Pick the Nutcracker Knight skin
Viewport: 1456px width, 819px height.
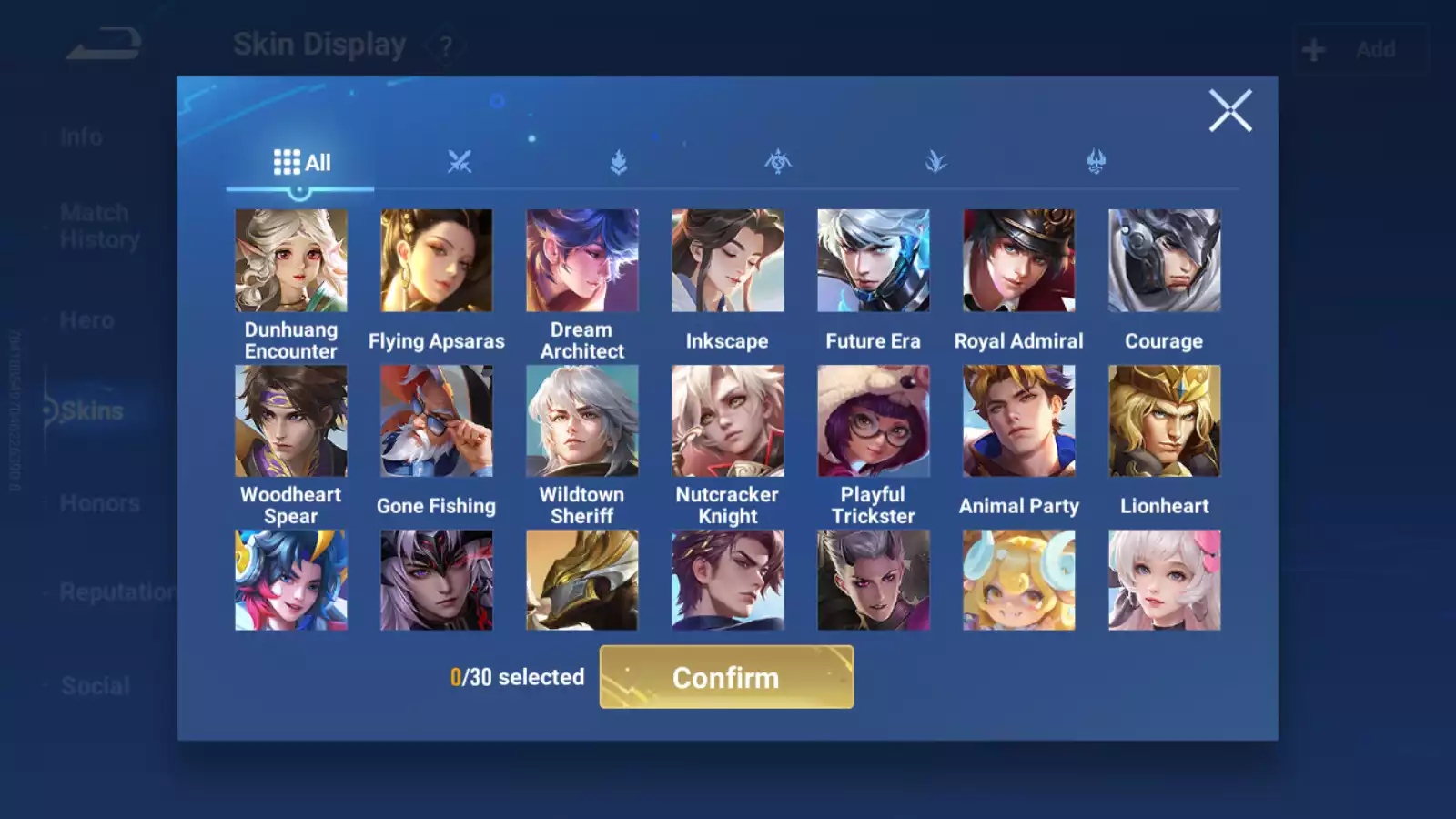[728, 421]
